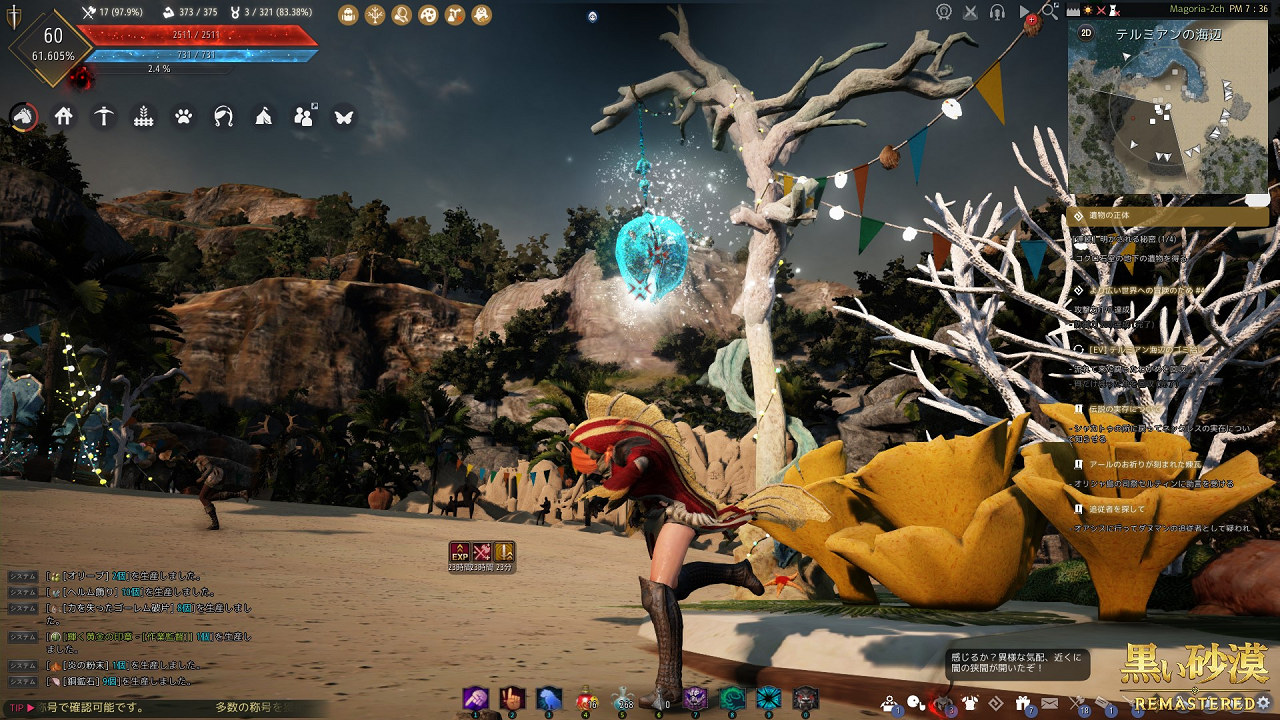Open the gear settings icon
The height and width of the screenshot is (720, 1280).
[x=1264, y=702]
